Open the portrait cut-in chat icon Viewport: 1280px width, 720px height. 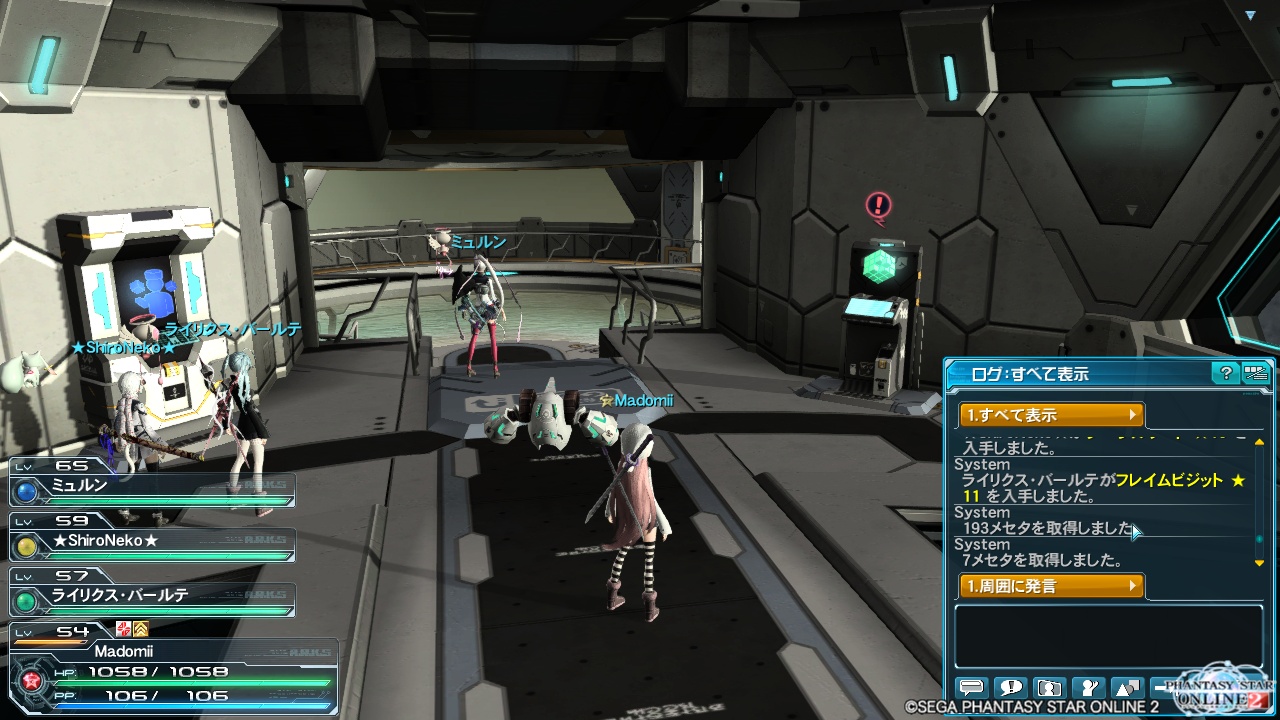tap(1049, 688)
